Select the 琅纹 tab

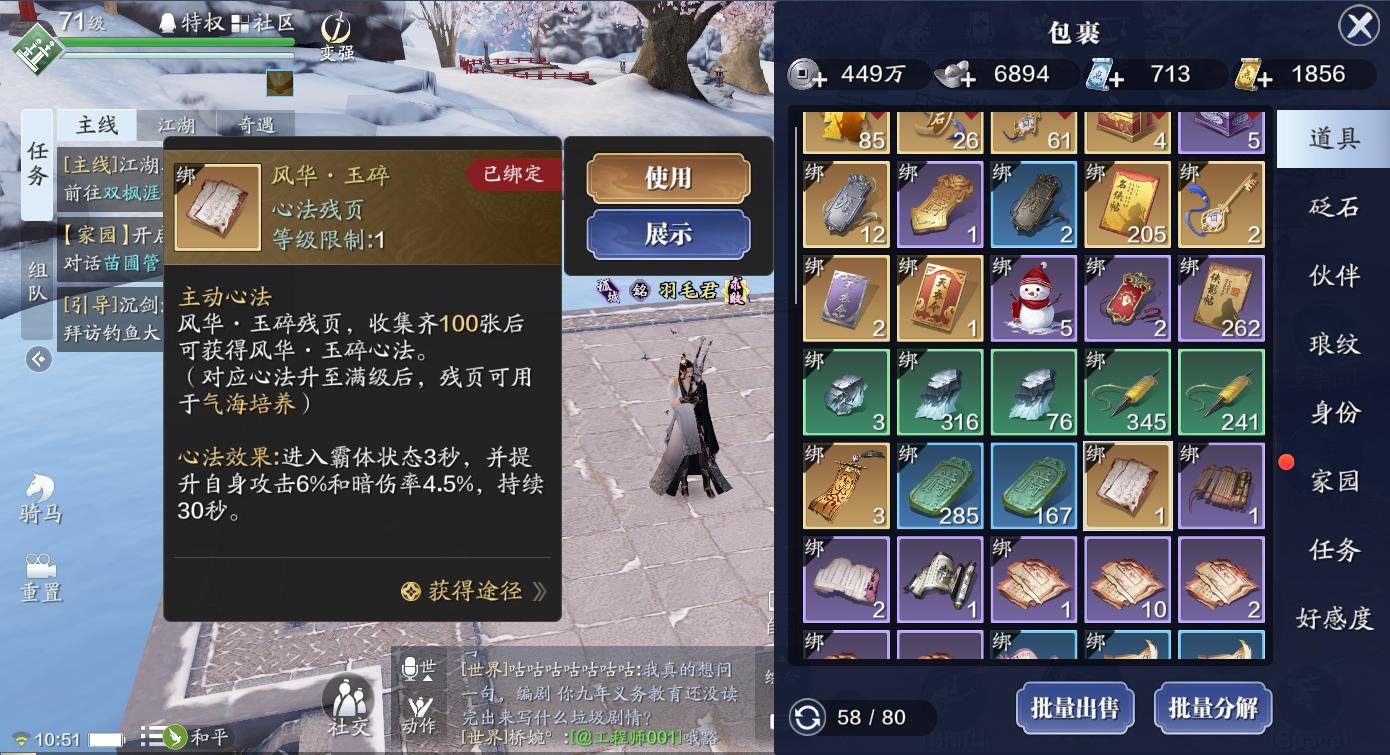coord(1334,344)
